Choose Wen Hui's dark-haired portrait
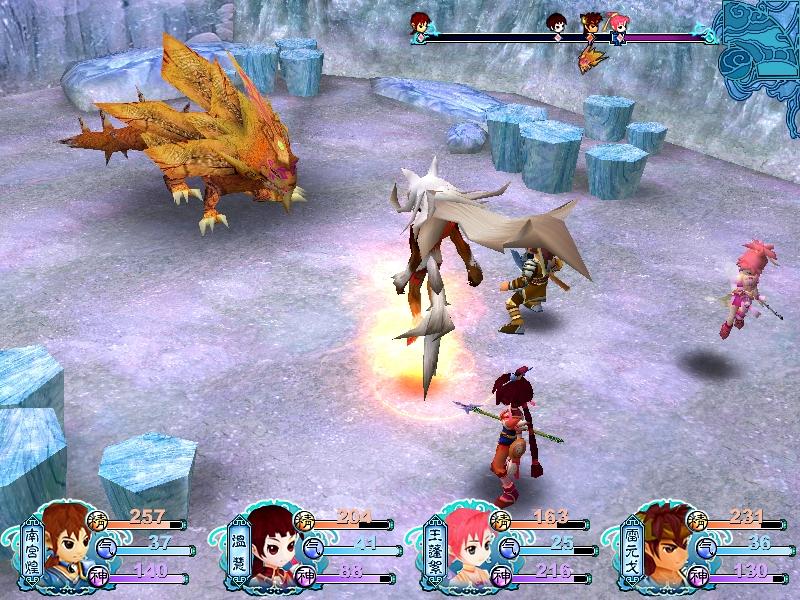The height and width of the screenshot is (600, 800). [270, 547]
